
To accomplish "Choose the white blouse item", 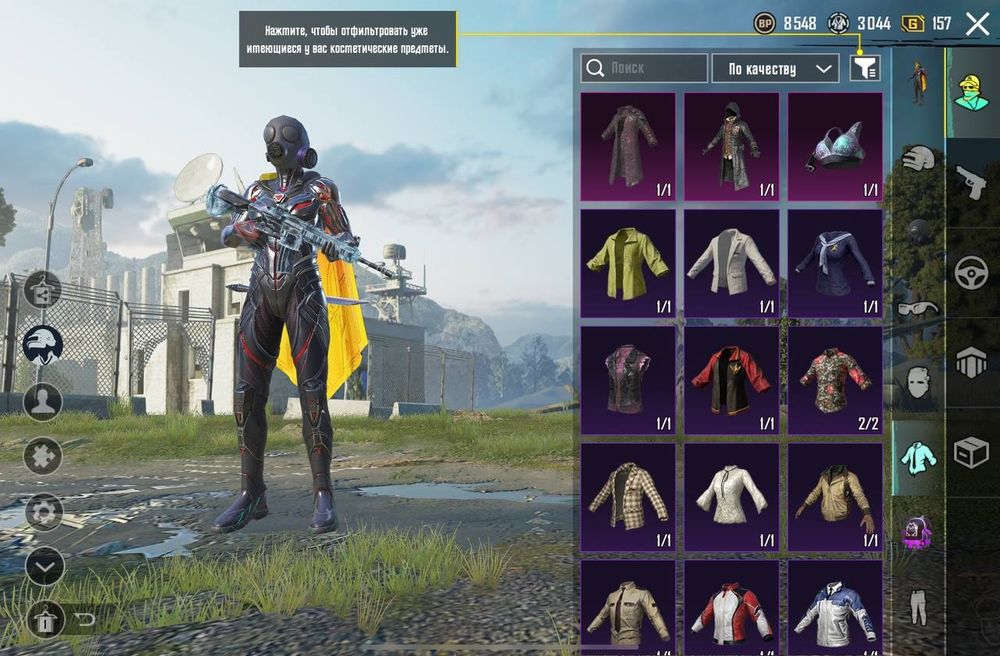I will (x=731, y=497).
